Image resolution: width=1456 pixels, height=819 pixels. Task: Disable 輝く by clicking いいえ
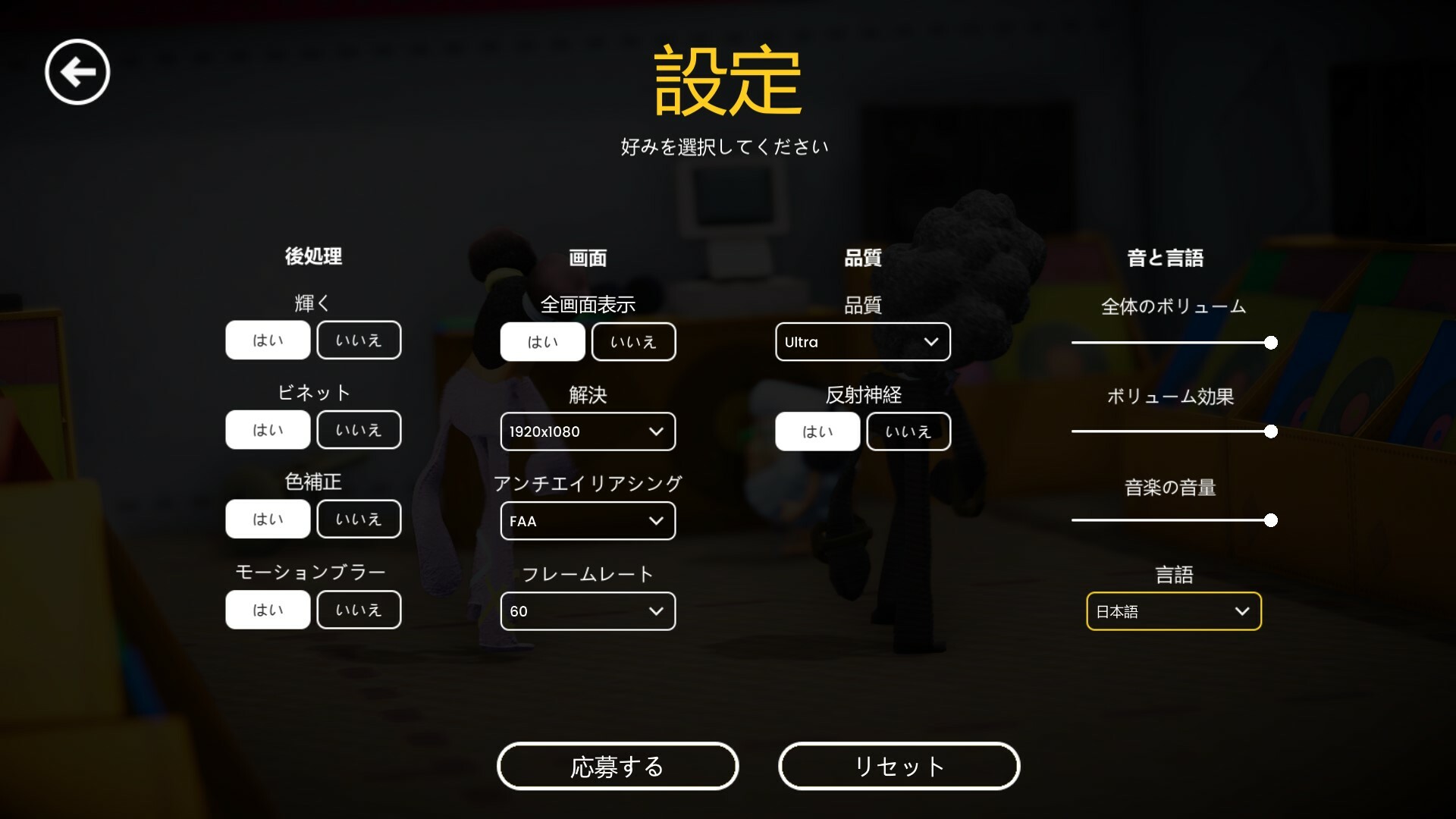point(359,340)
